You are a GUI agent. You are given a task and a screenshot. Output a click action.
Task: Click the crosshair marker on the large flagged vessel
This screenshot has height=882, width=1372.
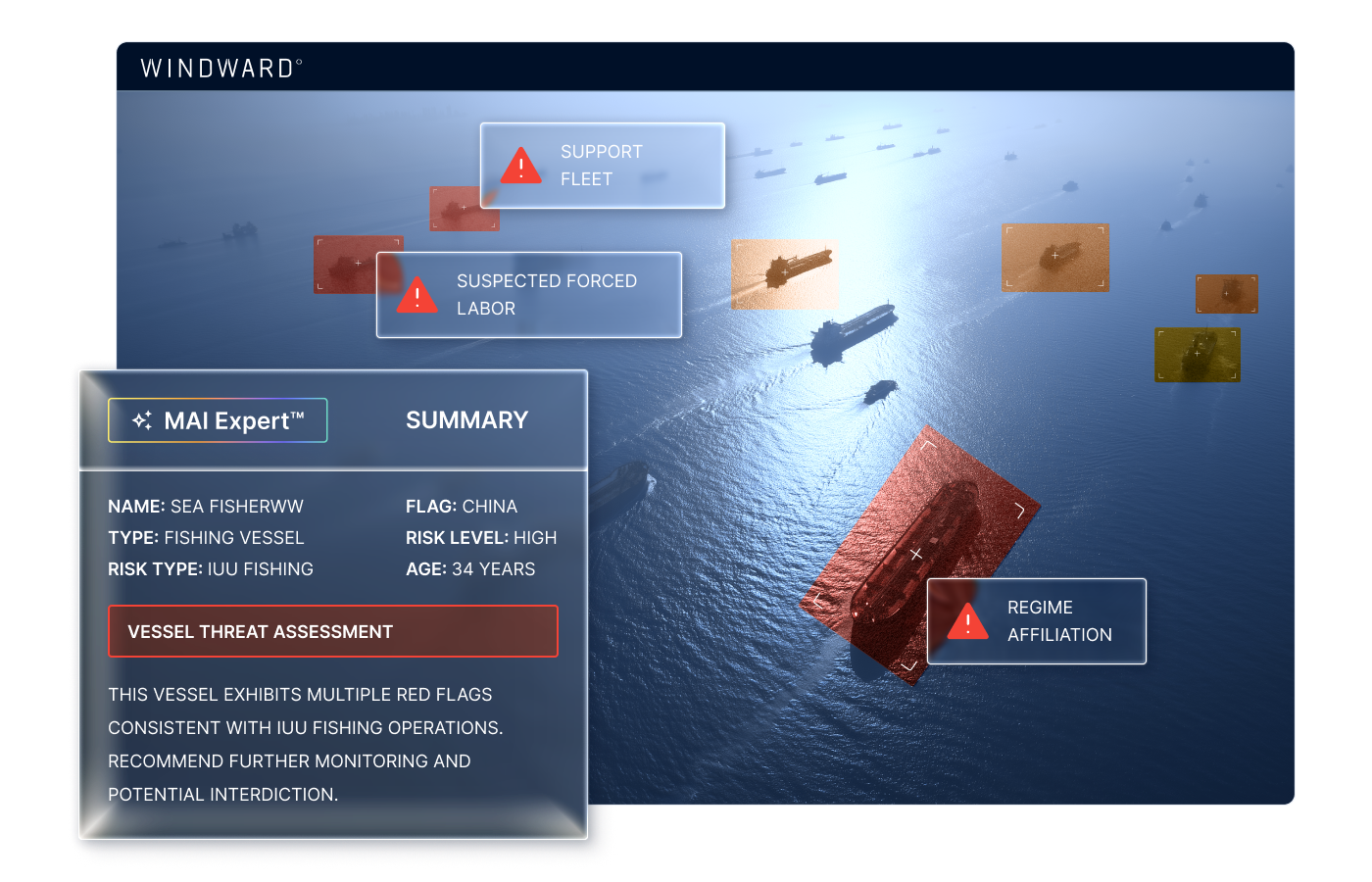click(x=916, y=554)
